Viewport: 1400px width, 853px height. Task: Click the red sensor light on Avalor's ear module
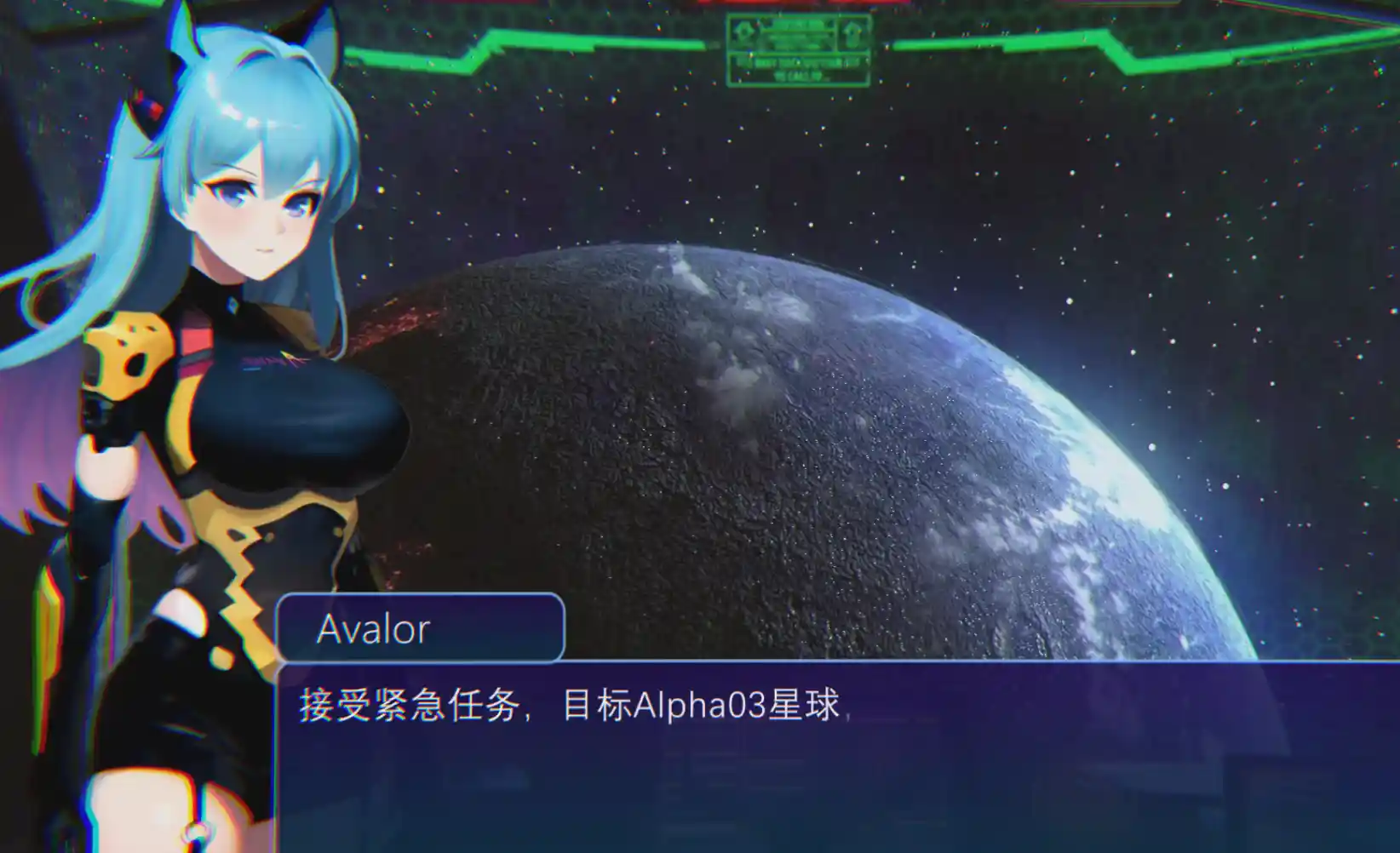(158, 109)
